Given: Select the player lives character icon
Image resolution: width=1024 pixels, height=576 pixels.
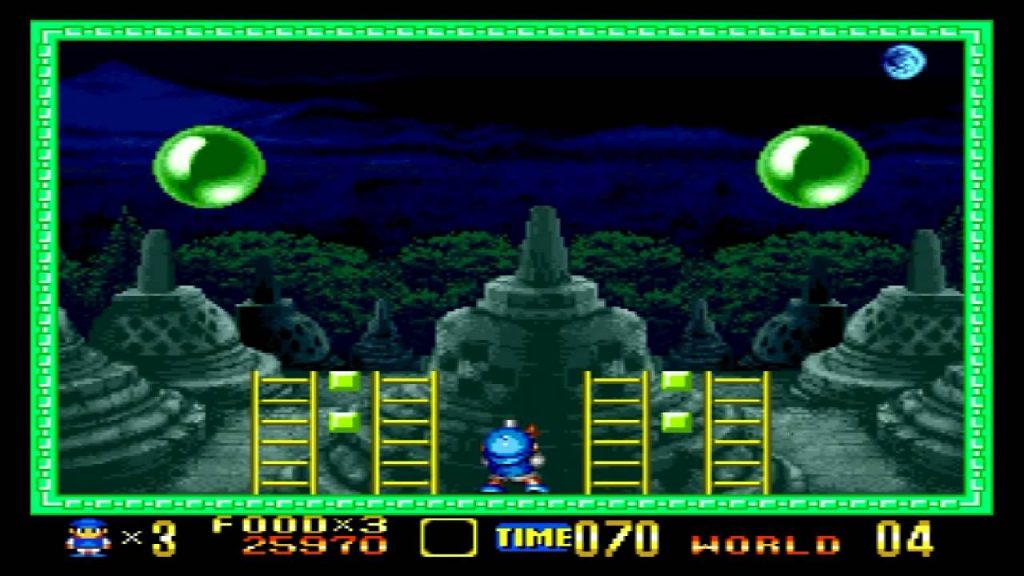Looking at the screenshot, I should 87,538.
